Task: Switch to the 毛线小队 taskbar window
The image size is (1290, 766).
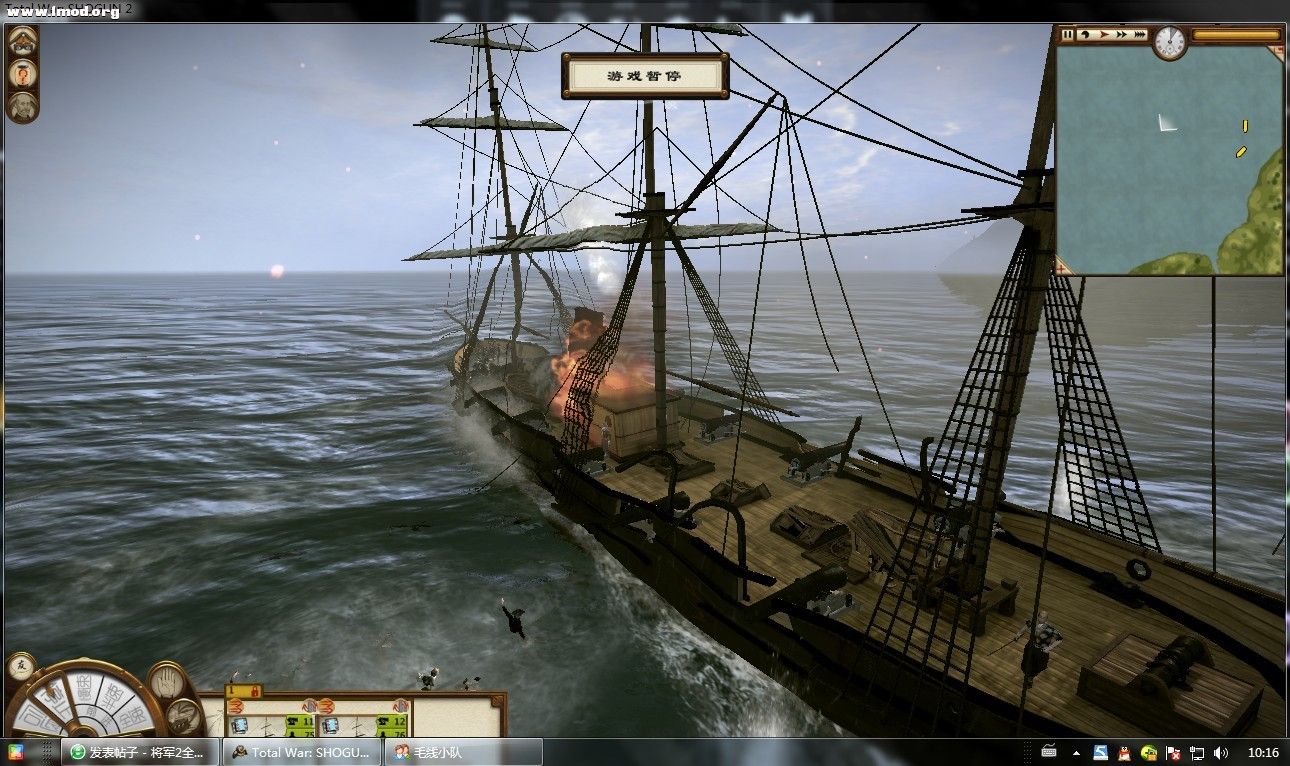Action: [x=463, y=752]
